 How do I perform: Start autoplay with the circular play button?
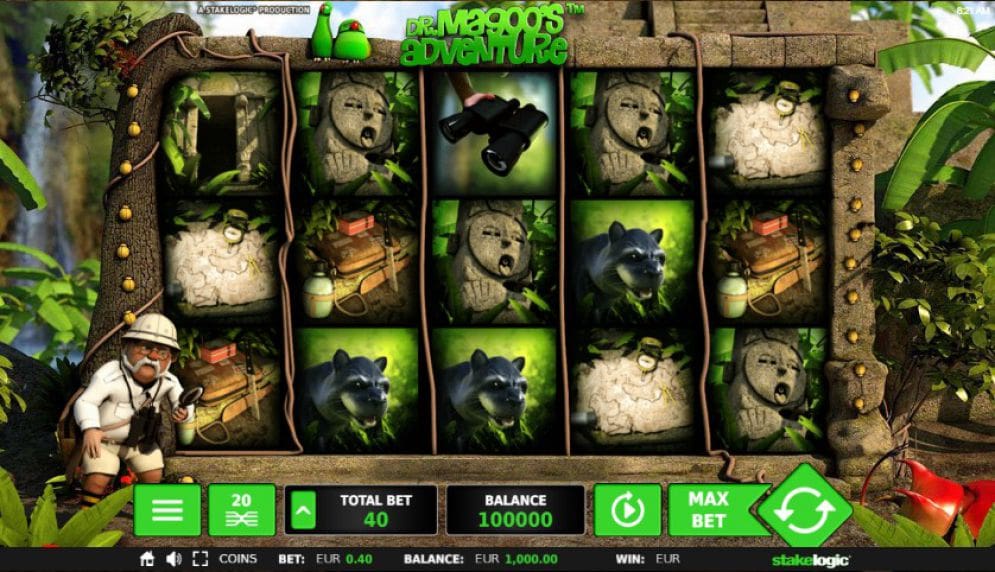coord(627,510)
